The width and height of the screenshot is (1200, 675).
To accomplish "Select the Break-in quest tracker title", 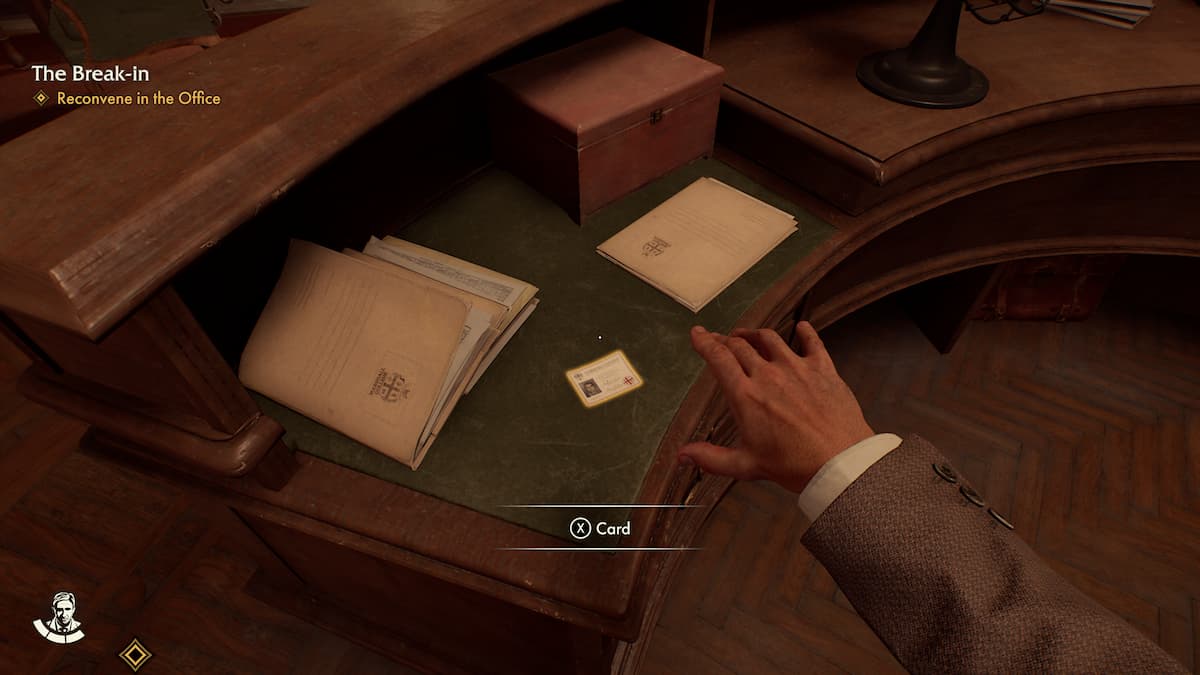I will click(x=90, y=73).
